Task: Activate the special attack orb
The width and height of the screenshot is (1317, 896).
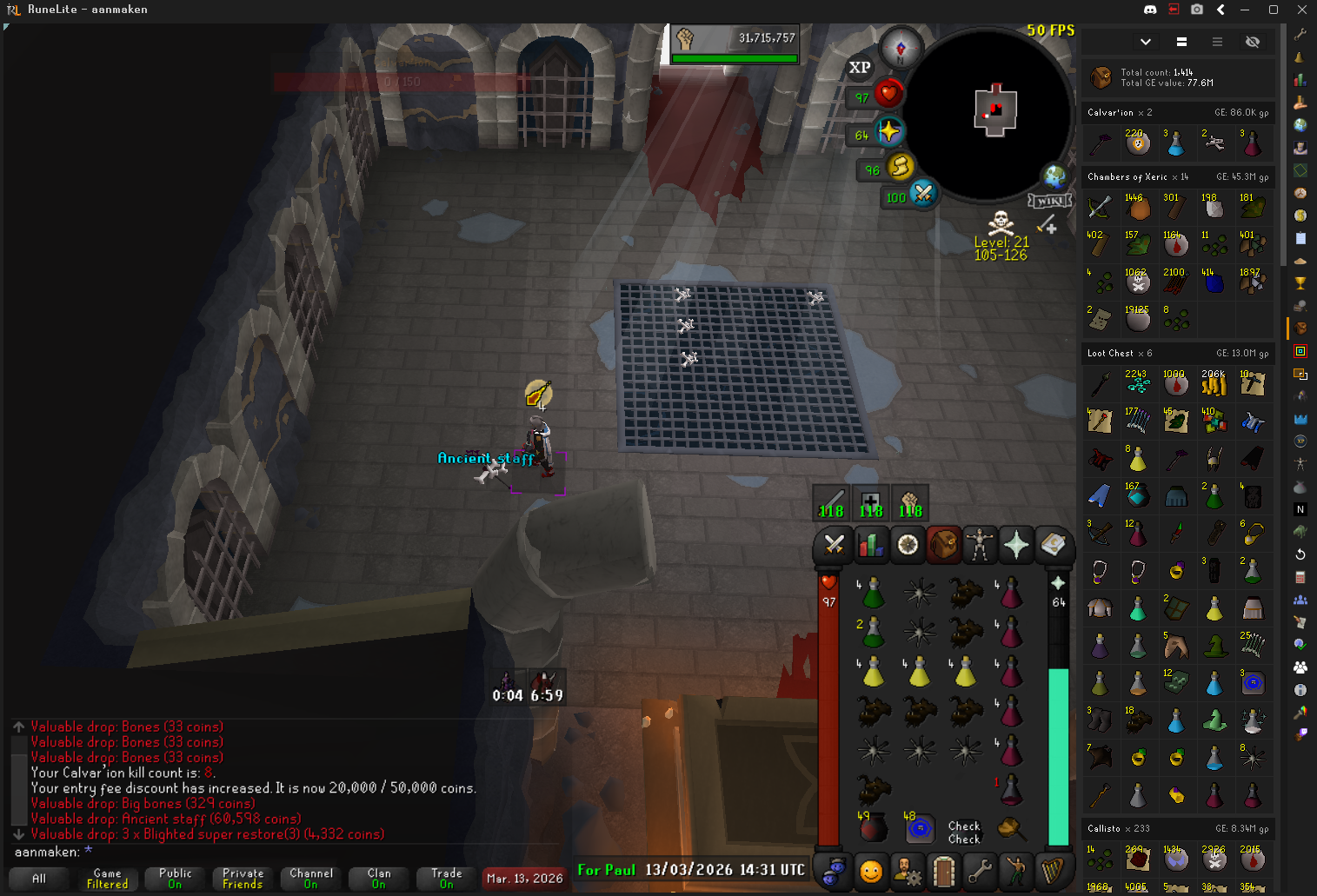Action: [x=922, y=194]
